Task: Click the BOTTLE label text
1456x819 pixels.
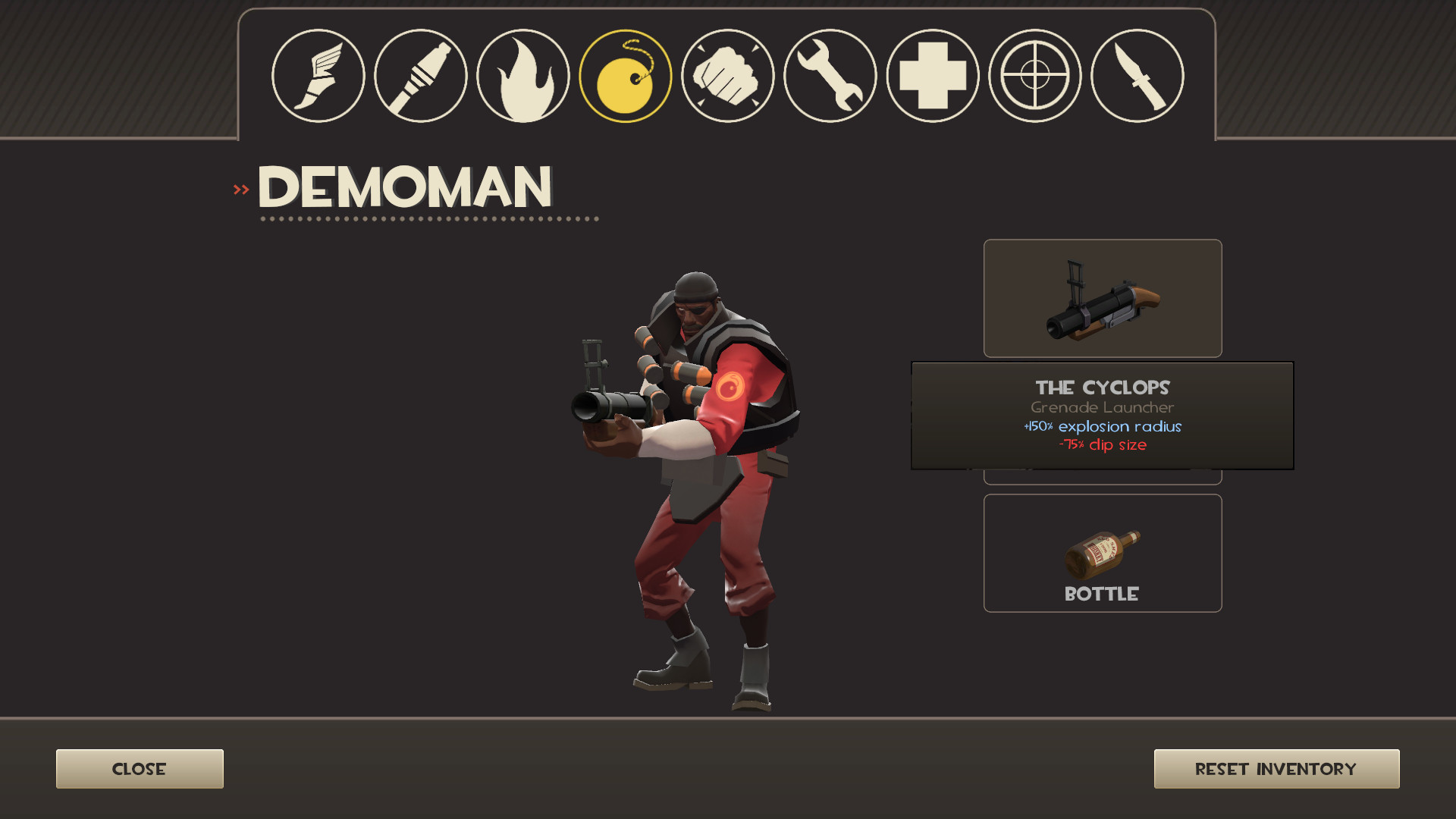Action: [1101, 595]
